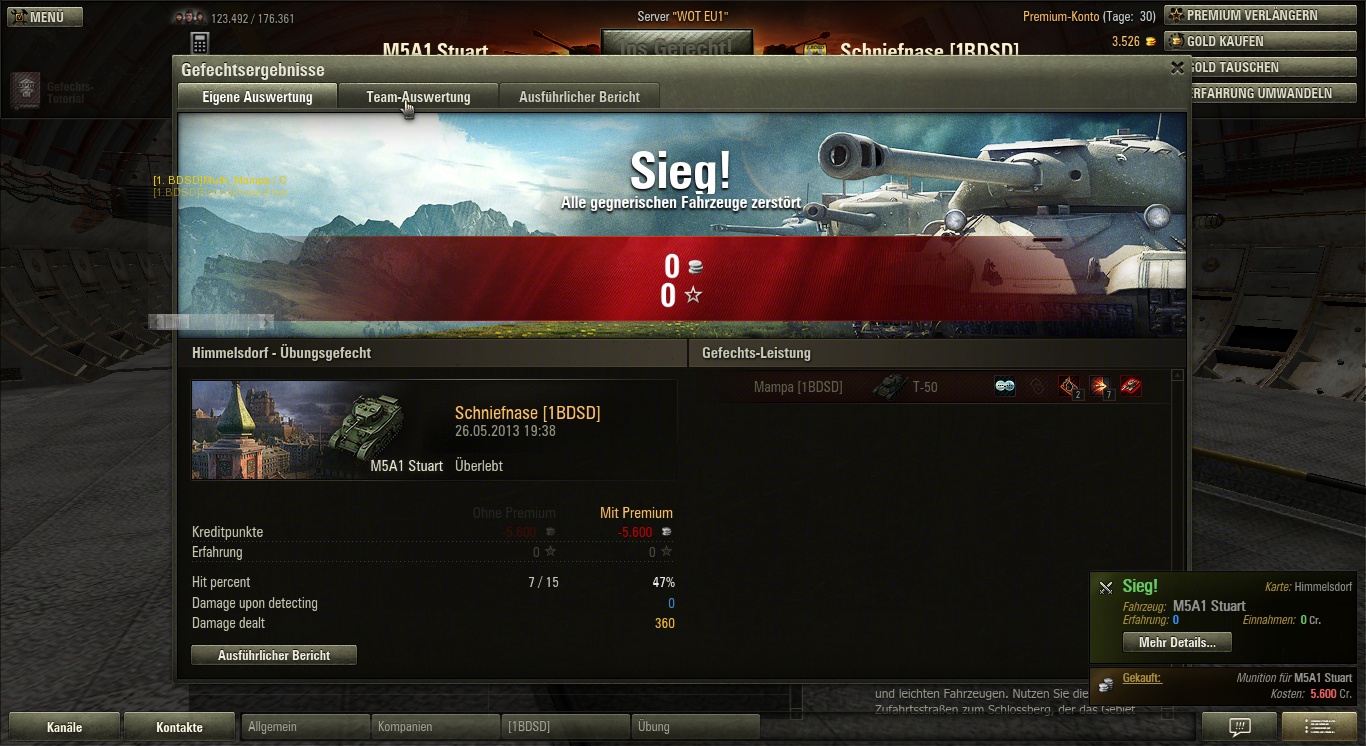Open the Ausführlicher Bericht tab
This screenshot has height=746, width=1366.
point(579,97)
